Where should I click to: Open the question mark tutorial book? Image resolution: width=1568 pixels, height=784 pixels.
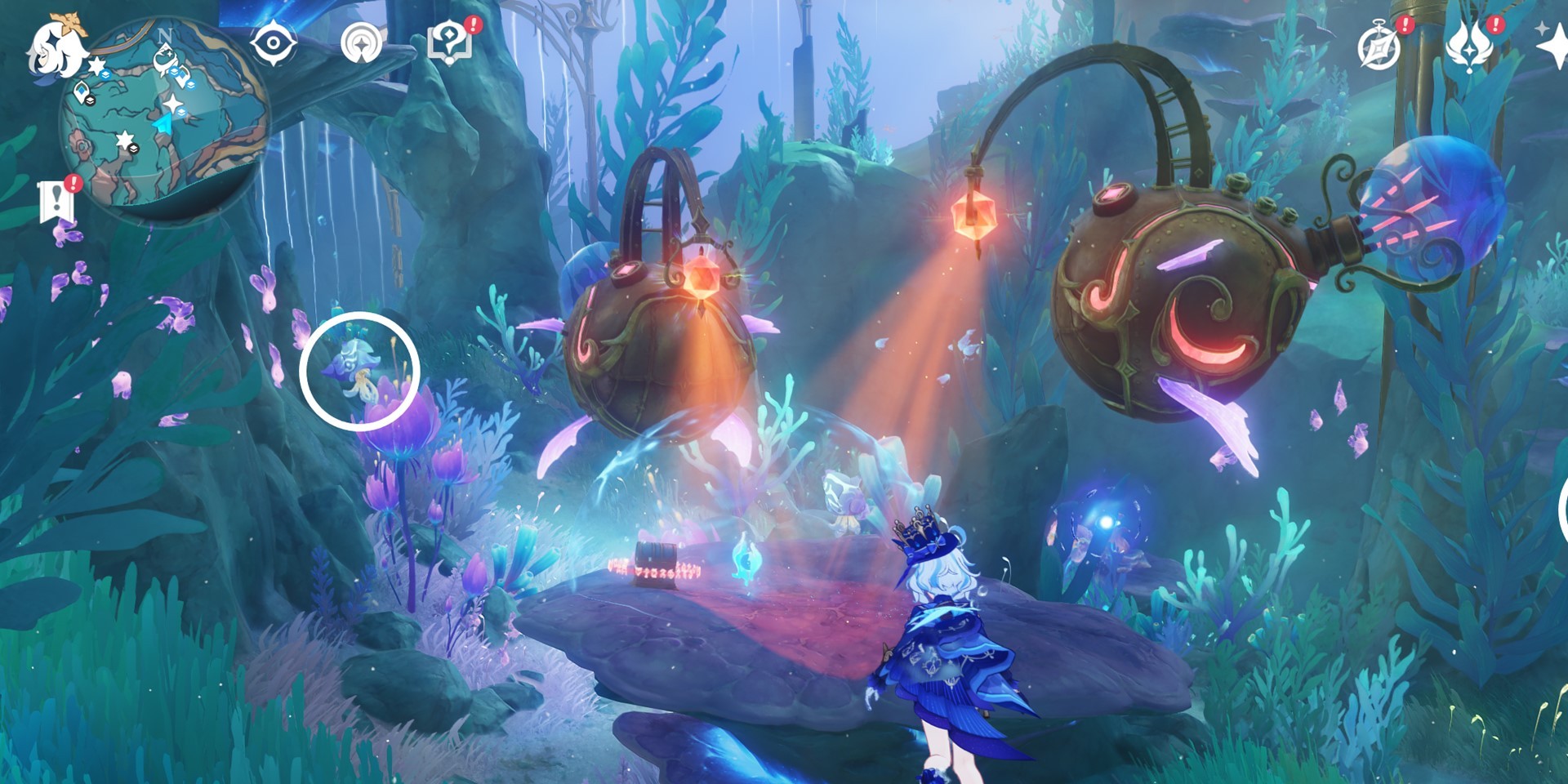449,42
